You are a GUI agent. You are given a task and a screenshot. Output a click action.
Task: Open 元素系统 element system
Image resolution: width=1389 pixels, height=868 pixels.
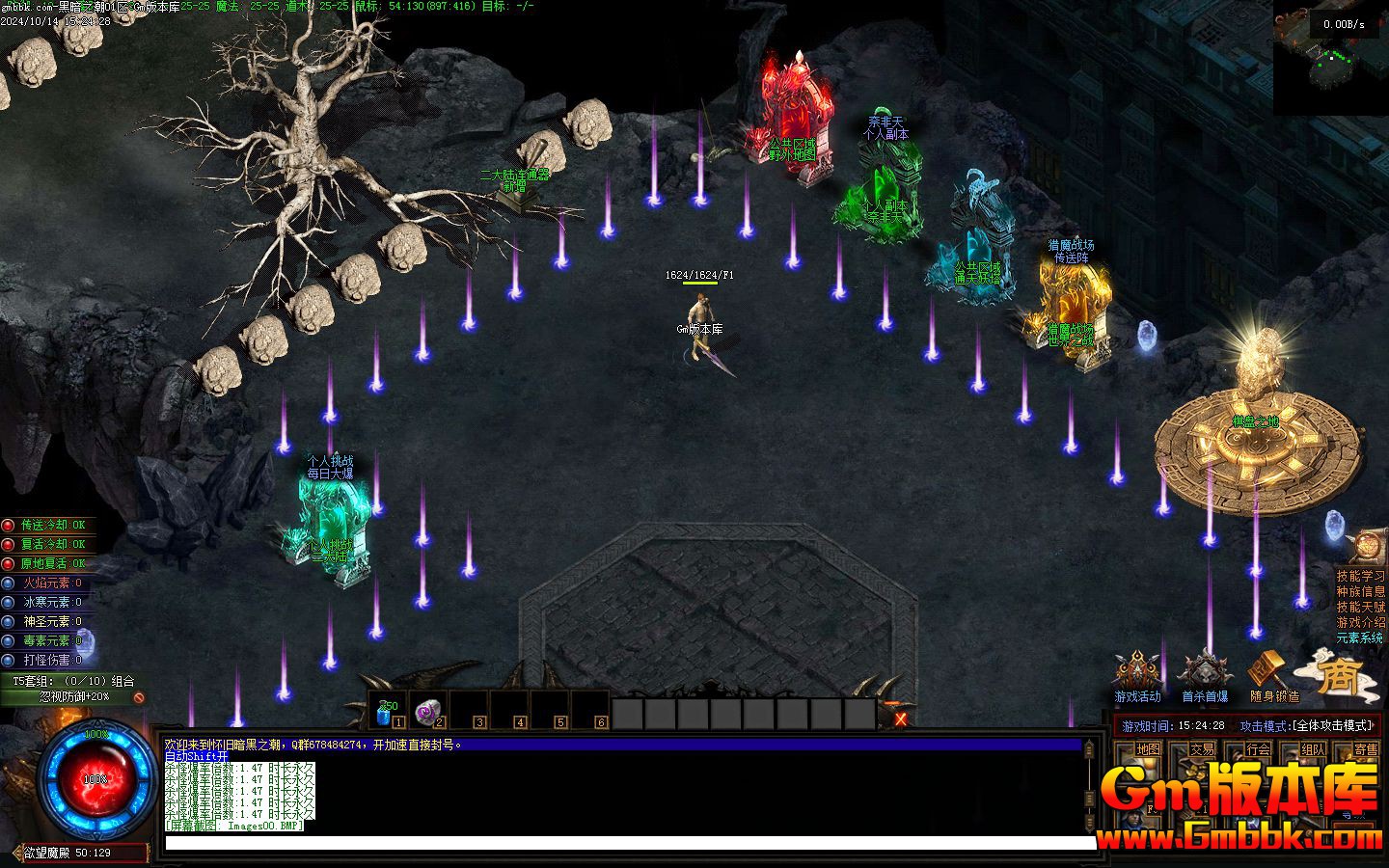pos(1360,637)
